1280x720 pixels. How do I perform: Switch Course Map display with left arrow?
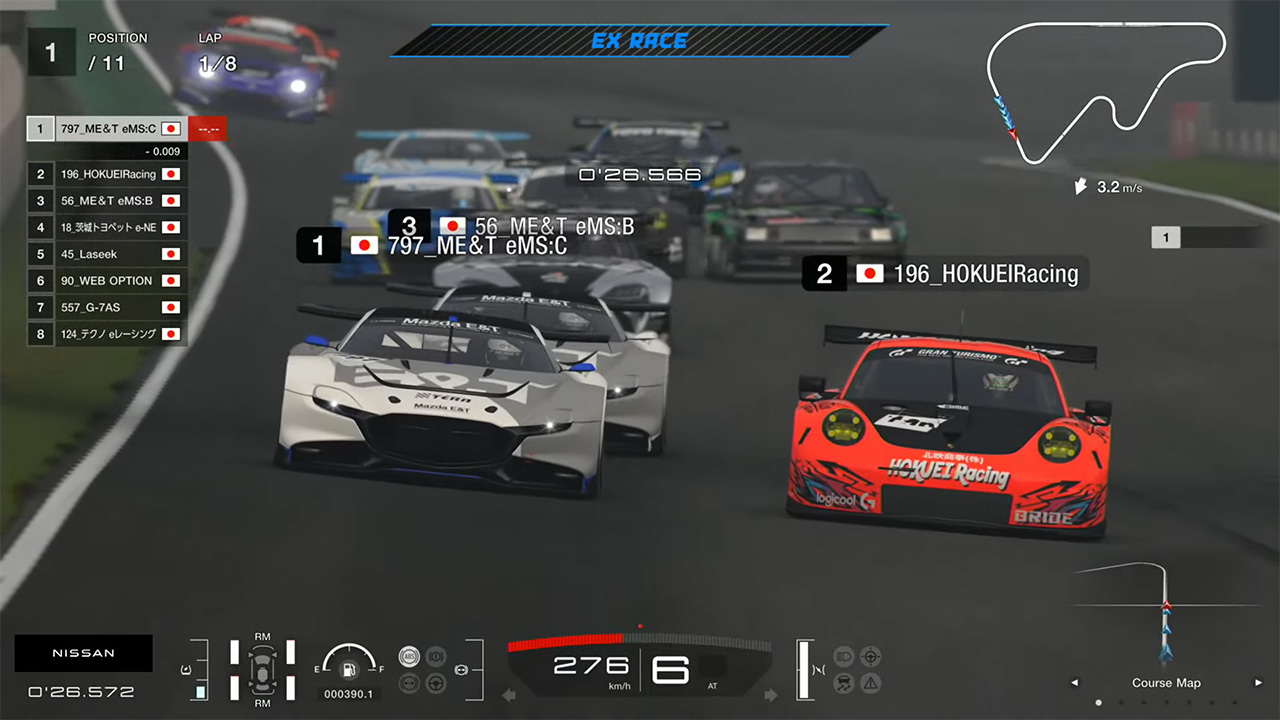[1075, 683]
